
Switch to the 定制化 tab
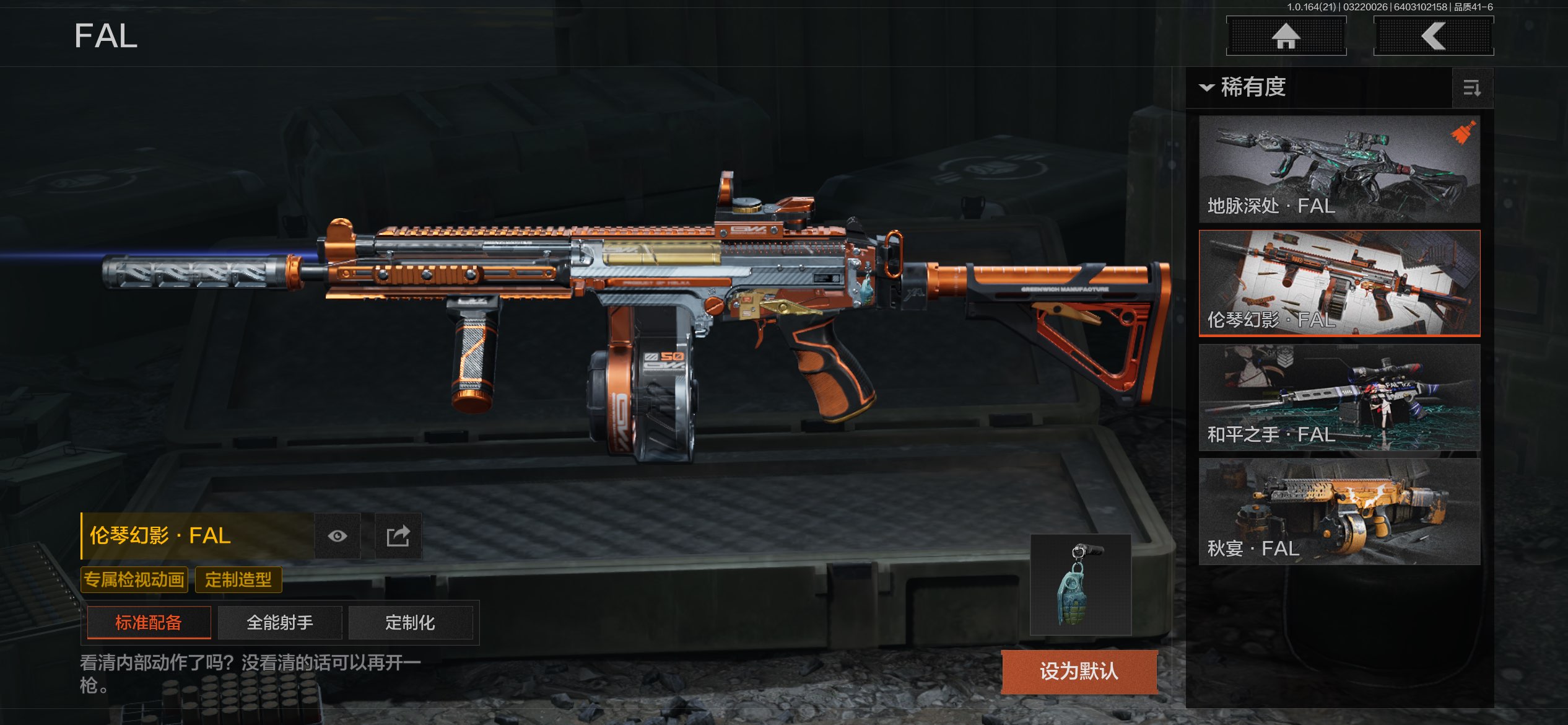(x=410, y=622)
